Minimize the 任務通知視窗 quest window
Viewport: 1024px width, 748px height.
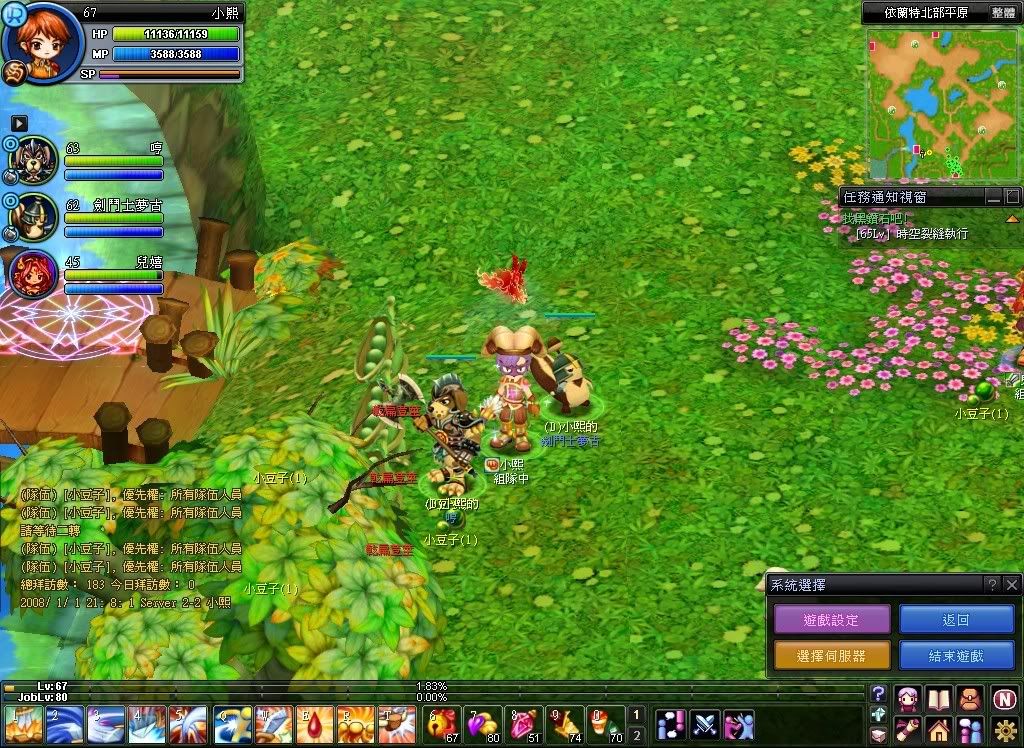coord(993,197)
